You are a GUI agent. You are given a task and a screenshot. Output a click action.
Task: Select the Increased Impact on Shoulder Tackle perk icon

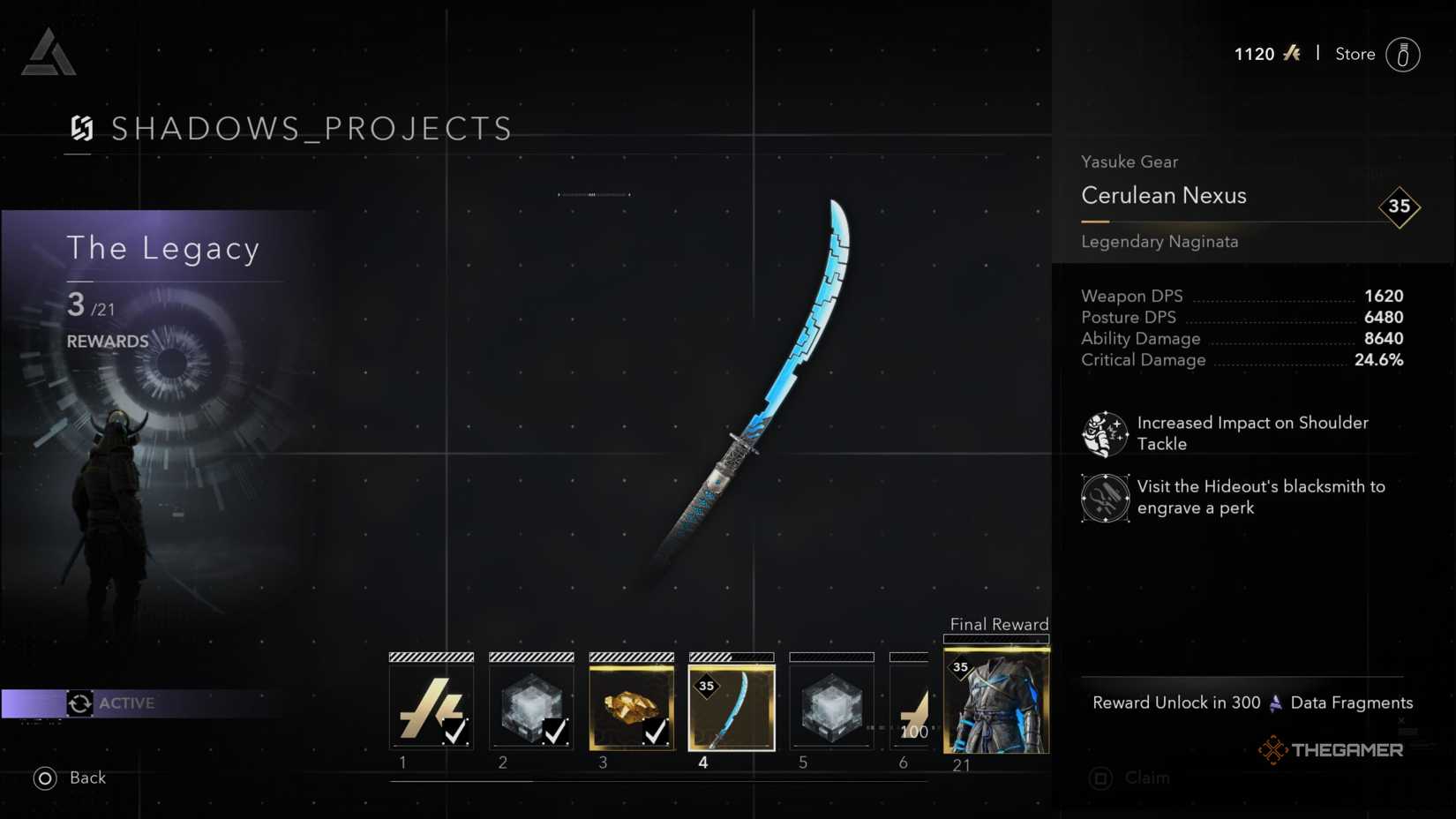[x=1106, y=433]
